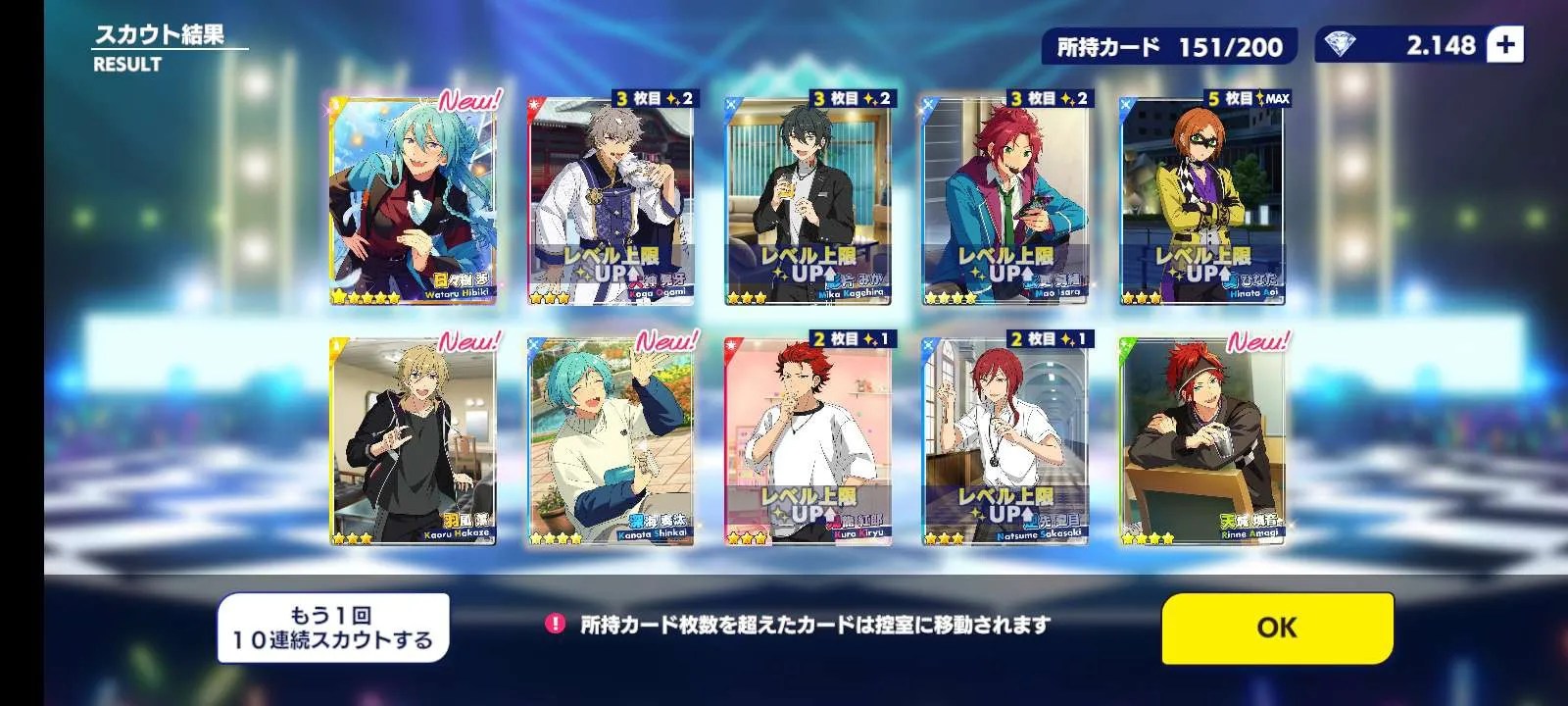The image size is (1568, 706).
Task: Select the Wataru Hibiki five-star card
Action: [x=413, y=201]
